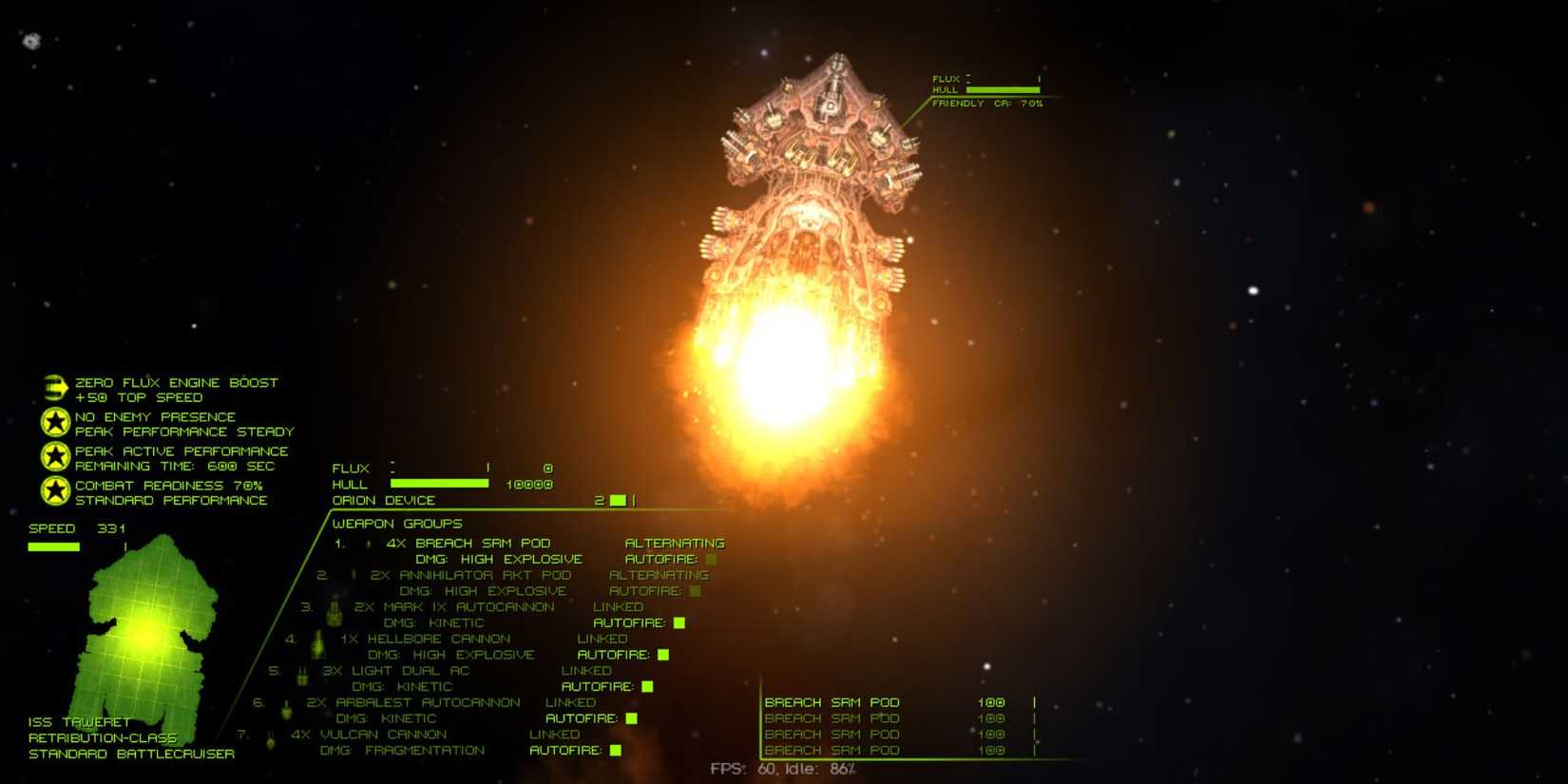Click the Zero Flux Engine Boost arrow icon
Viewport: 1568px width, 784px height.
(x=54, y=385)
